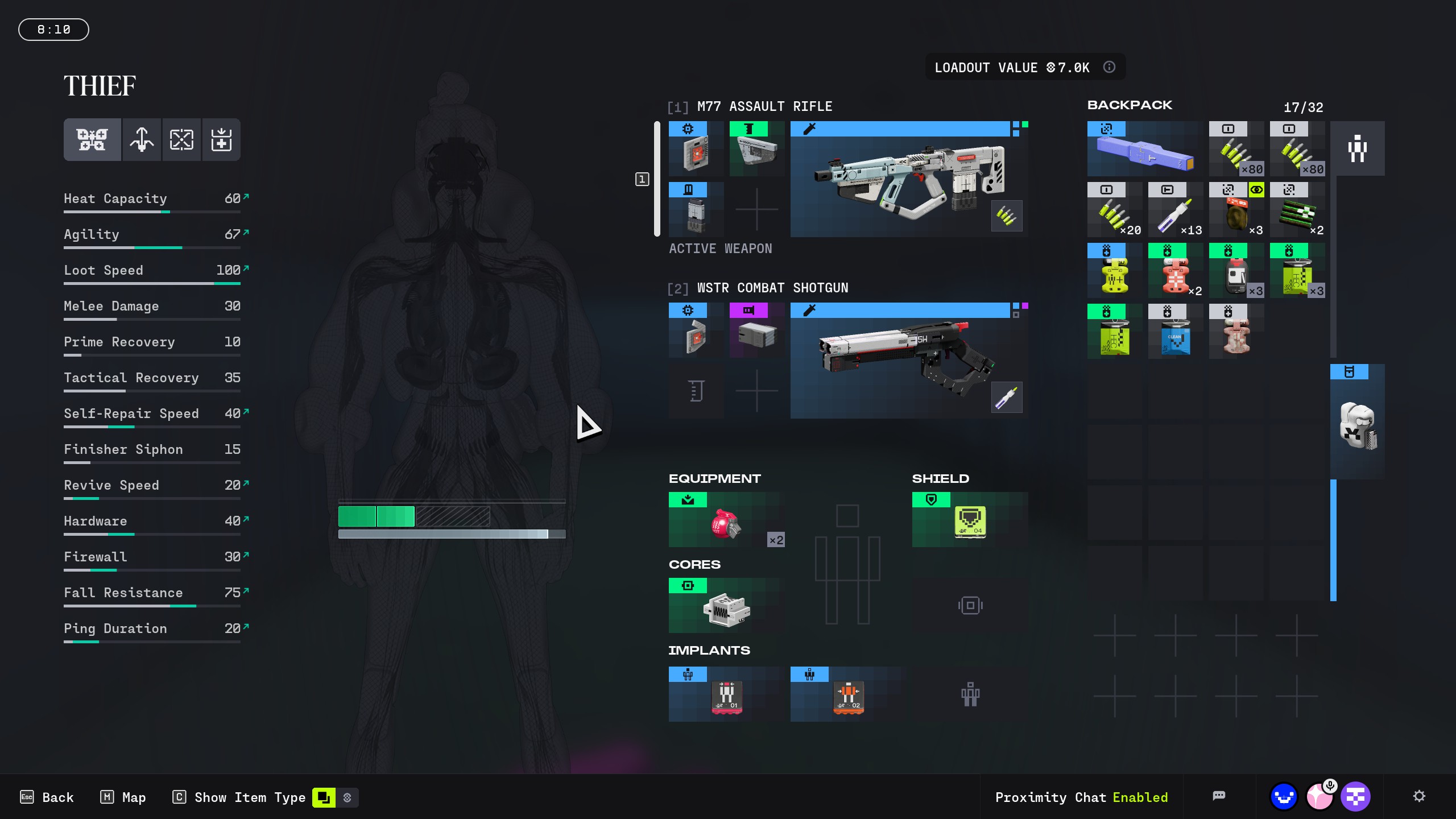Viewport: 1456px width, 819px height.
Task: Open the red grenade equipment slot
Action: click(x=726, y=520)
